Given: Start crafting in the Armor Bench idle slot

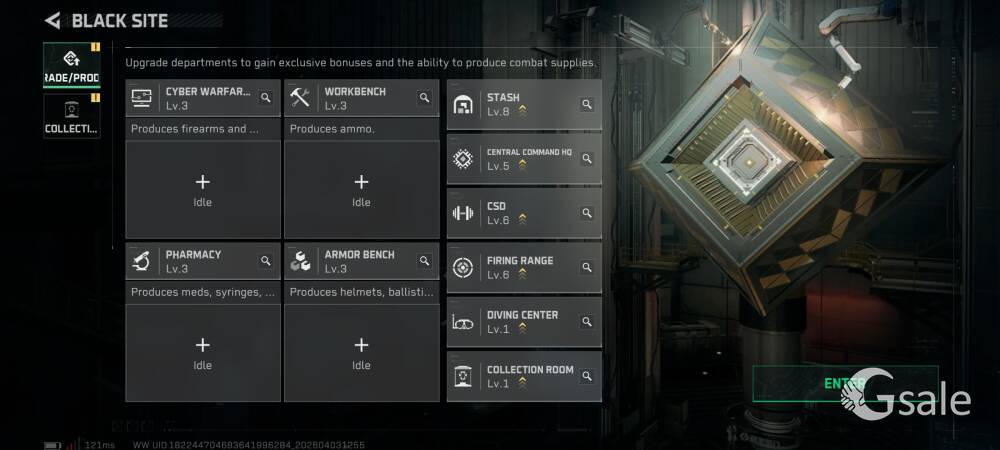Looking at the screenshot, I should point(361,352).
